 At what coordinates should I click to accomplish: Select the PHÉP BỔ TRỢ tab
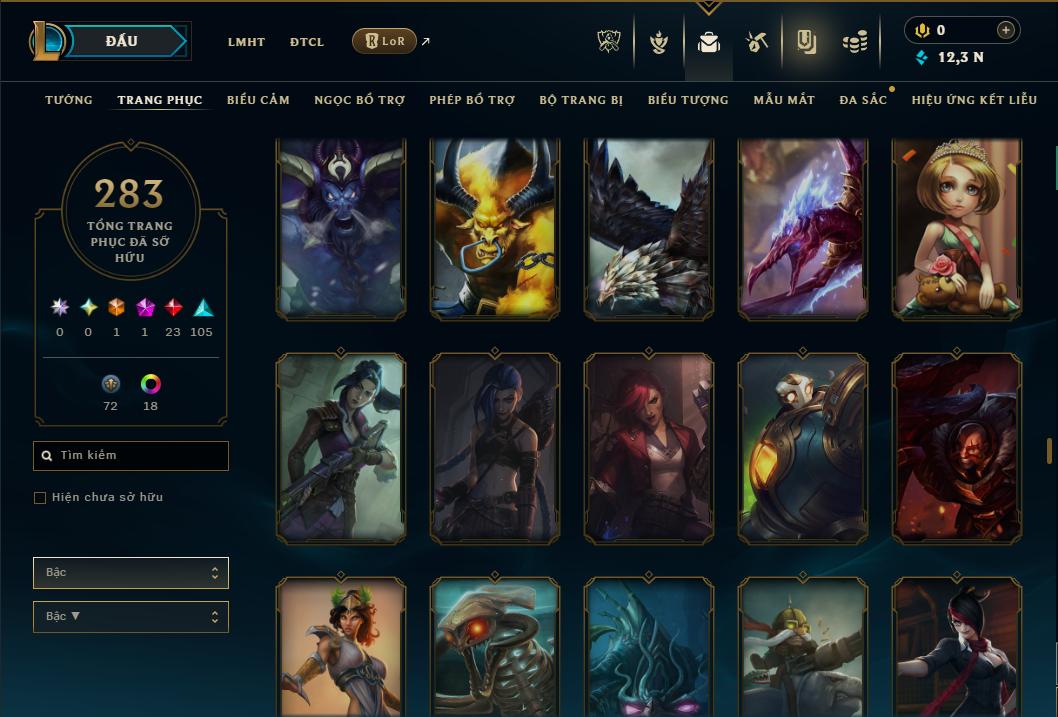tap(472, 100)
